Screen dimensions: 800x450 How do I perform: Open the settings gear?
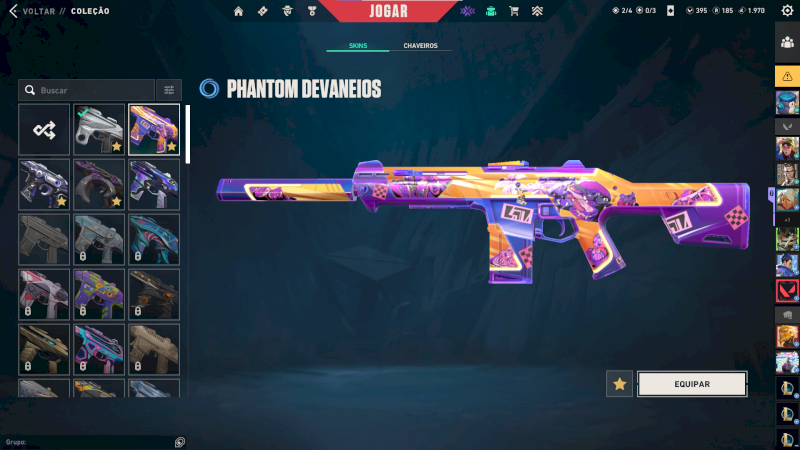[787, 11]
